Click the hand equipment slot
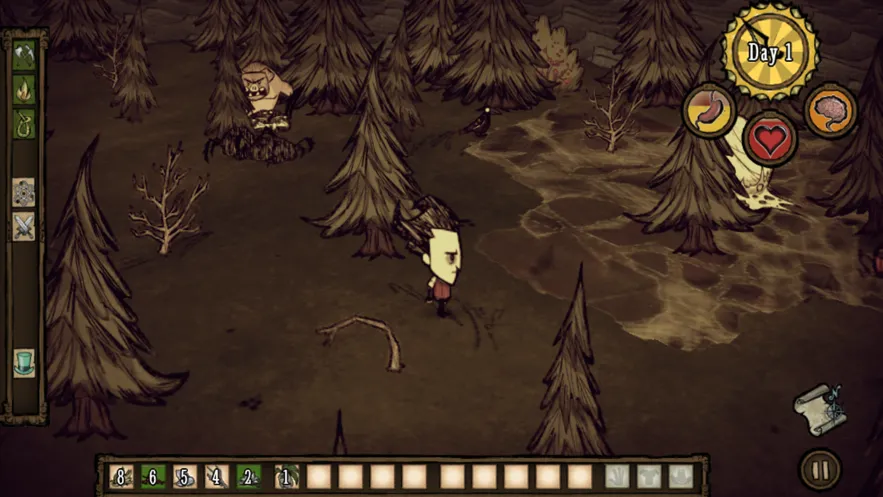 coord(617,476)
